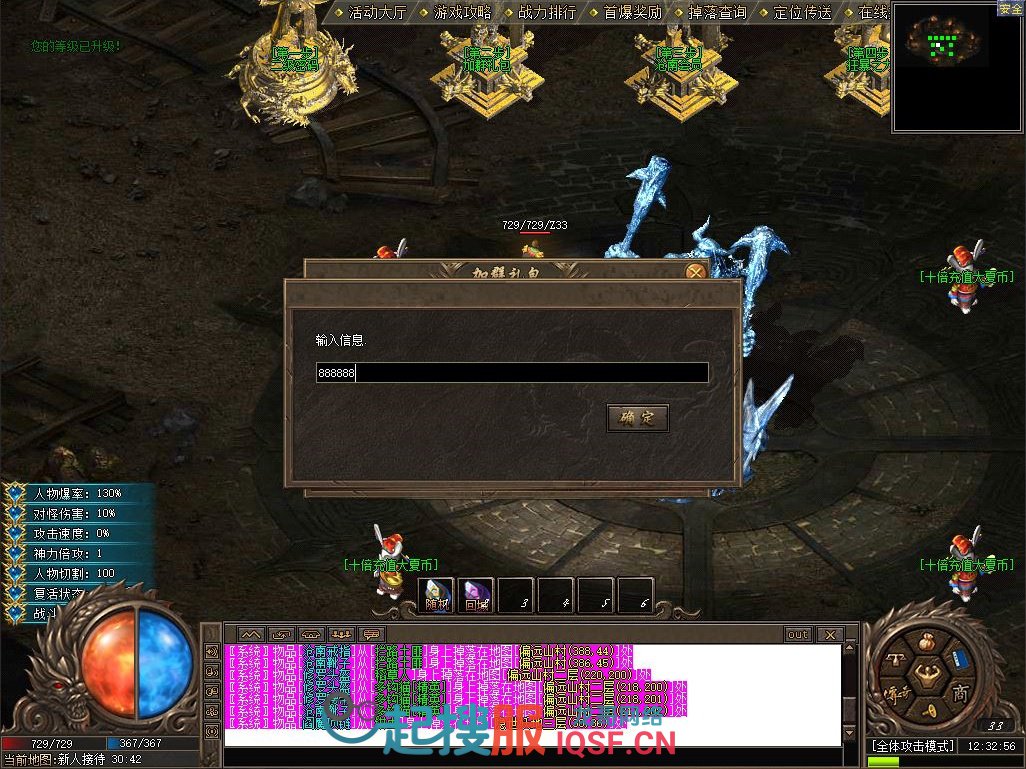Close the chat panel with its X
This screenshot has width=1026, height=769.
(829, 635)
